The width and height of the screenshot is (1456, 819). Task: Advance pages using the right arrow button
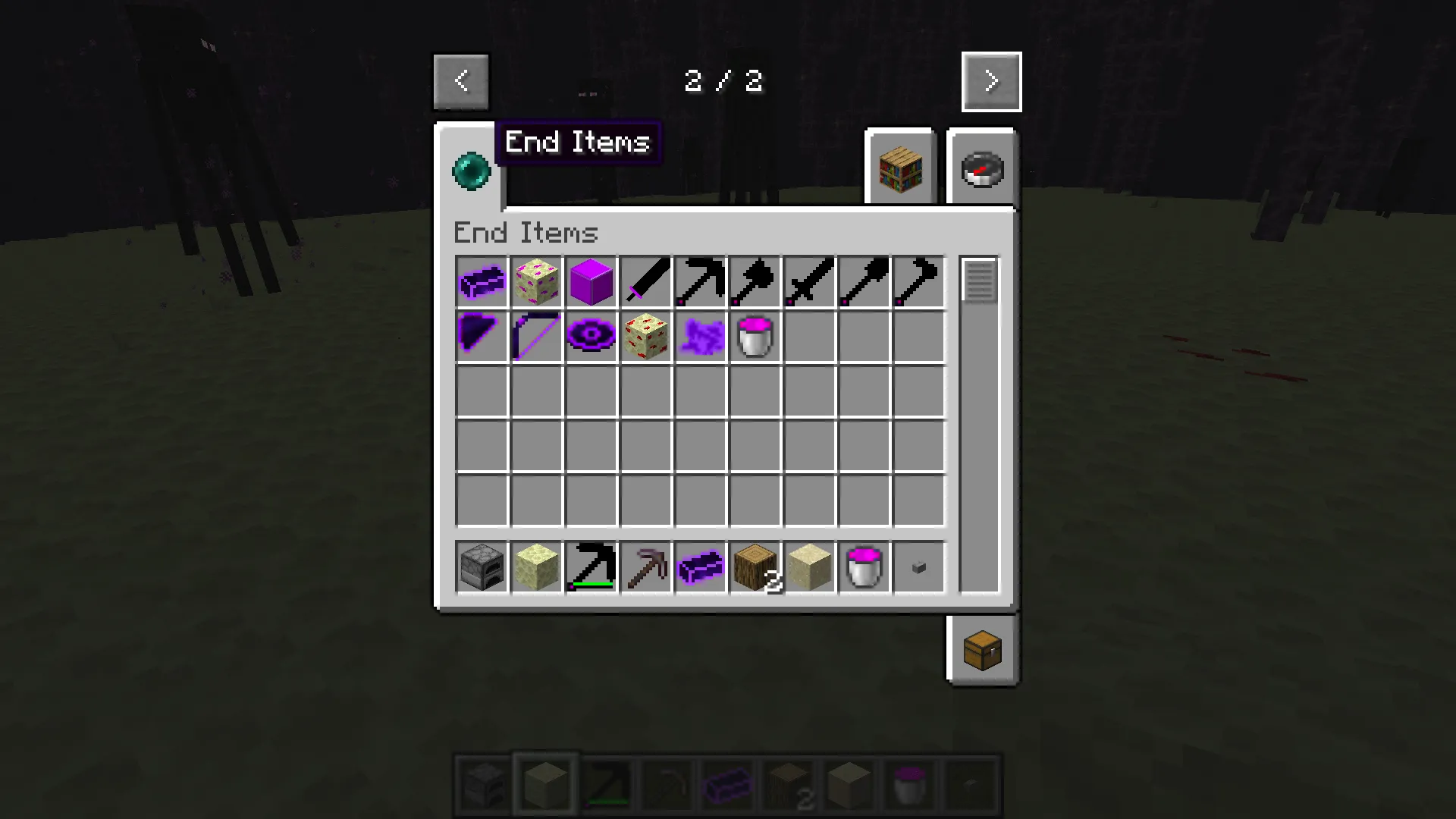[990, 81]
